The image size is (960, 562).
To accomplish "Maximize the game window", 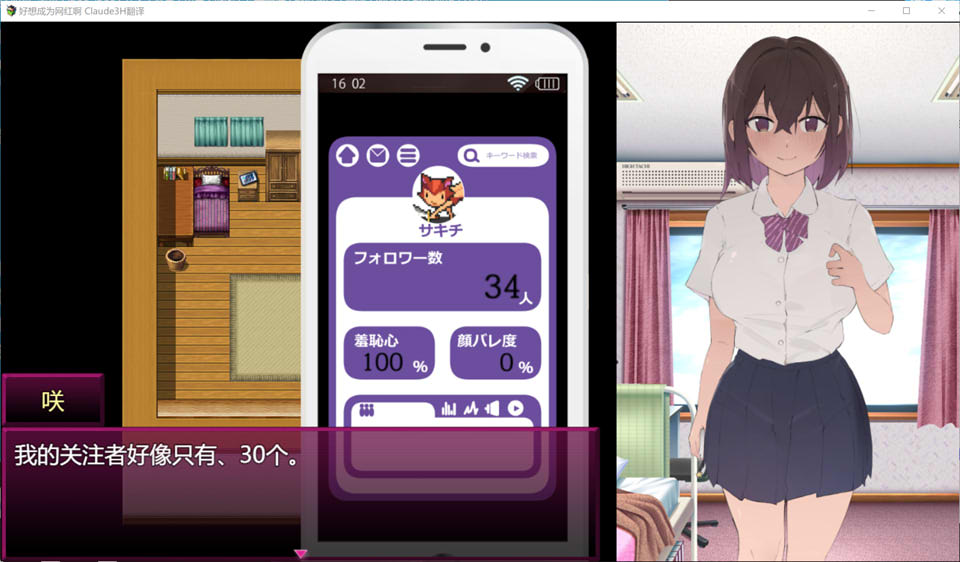I will tap(906, 11).
